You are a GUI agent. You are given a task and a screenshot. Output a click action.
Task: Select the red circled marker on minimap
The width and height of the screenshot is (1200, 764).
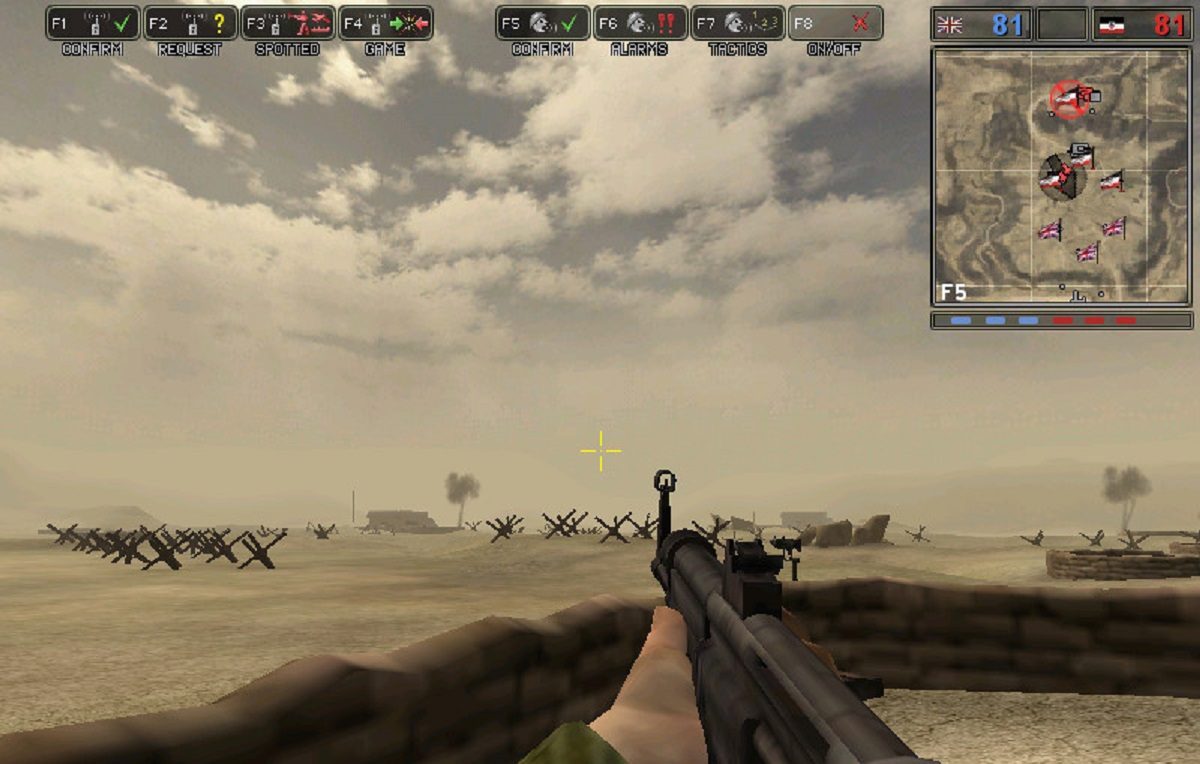coord(1069,98)
